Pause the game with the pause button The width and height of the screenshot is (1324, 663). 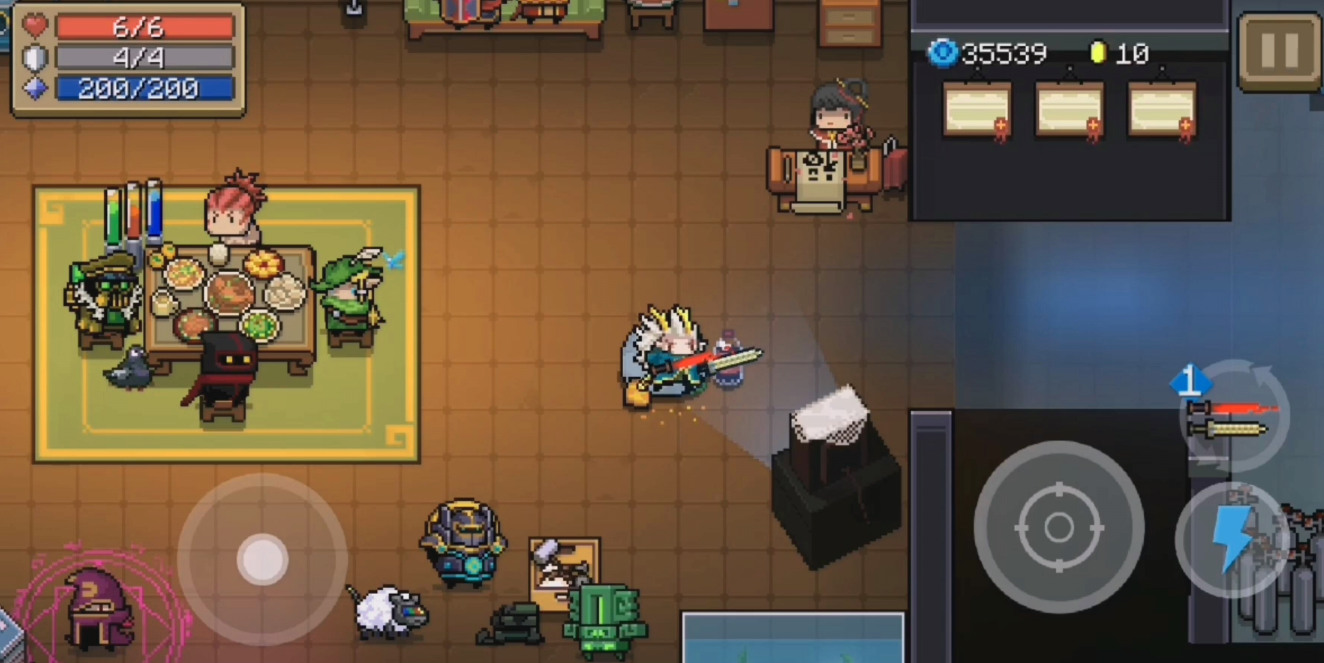[1279, 51]
